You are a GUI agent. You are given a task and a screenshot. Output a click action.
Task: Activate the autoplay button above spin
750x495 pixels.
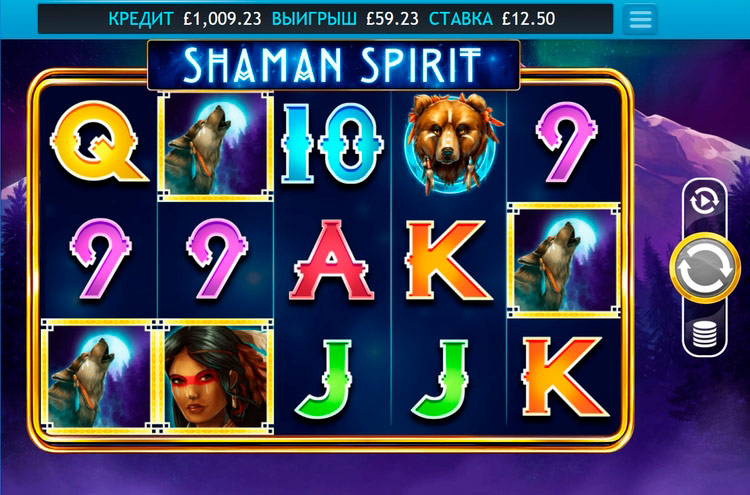704,202
